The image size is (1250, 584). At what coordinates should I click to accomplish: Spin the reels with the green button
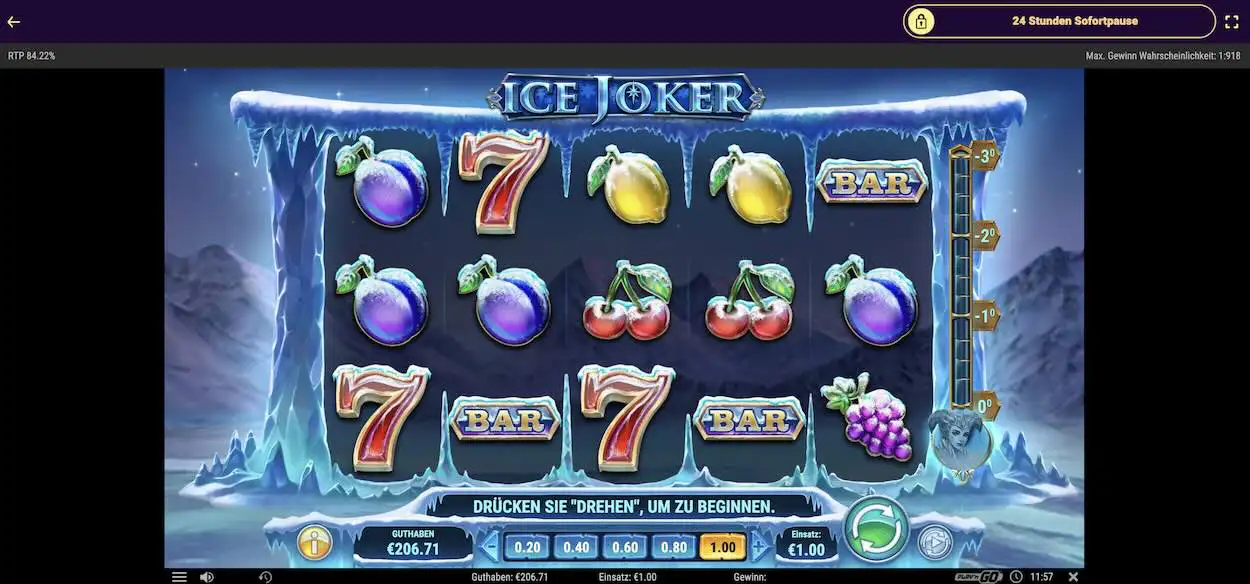[x=876, y=527]
